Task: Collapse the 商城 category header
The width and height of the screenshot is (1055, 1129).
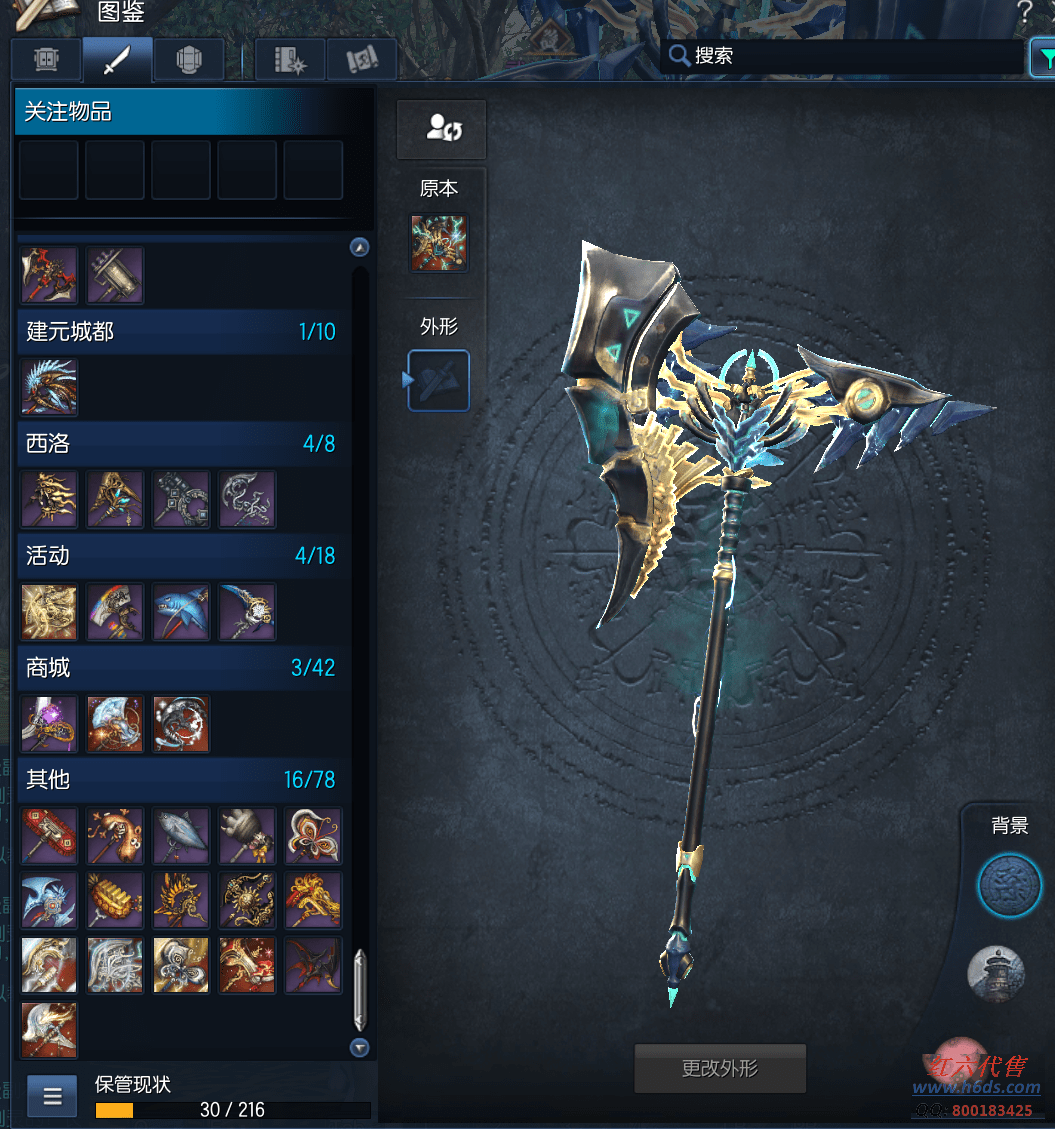Action: coord(180,667)
